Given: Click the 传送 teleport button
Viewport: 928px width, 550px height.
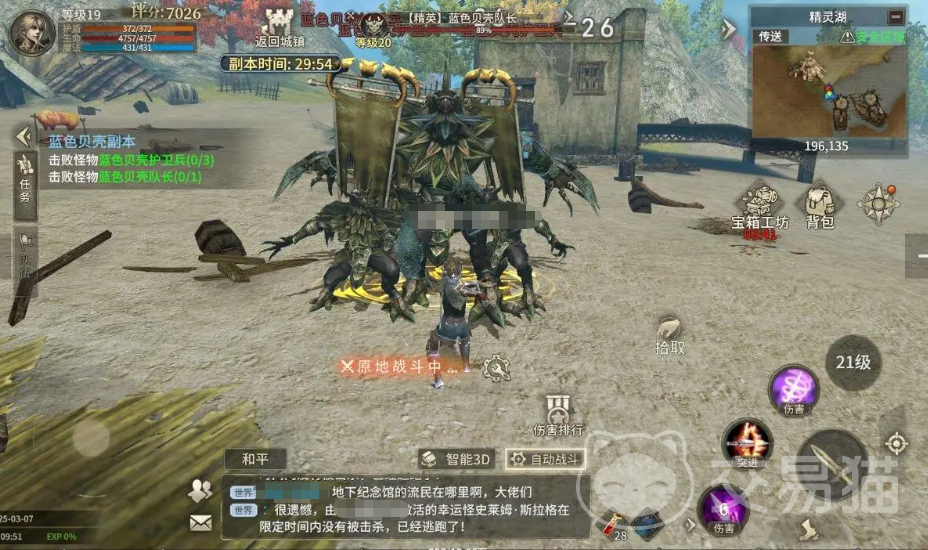Looking at the screenshot, I should (773, 36).
